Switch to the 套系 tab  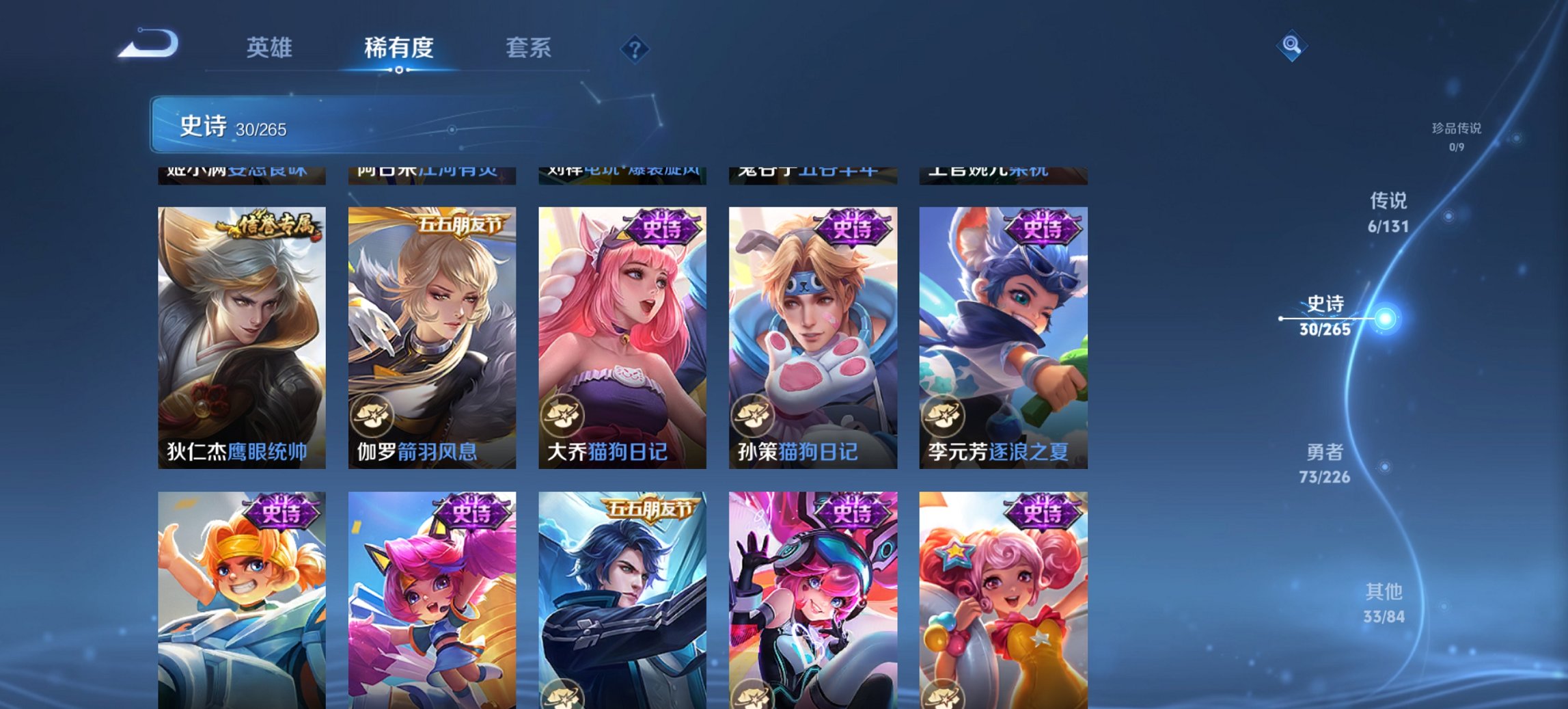(x=528, y=48)
